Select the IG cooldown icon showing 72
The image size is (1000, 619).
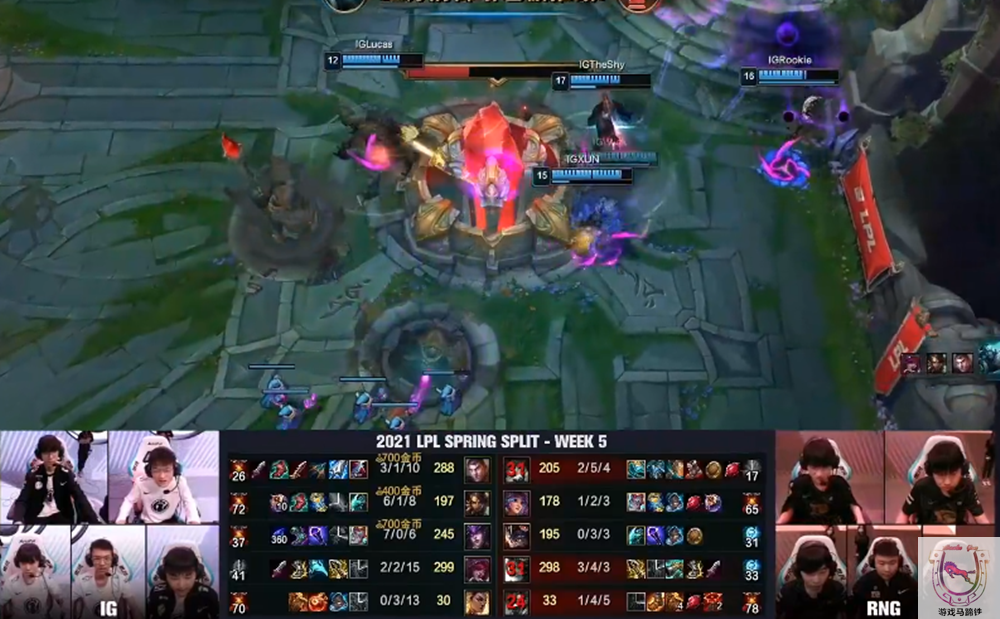[239, 501]
